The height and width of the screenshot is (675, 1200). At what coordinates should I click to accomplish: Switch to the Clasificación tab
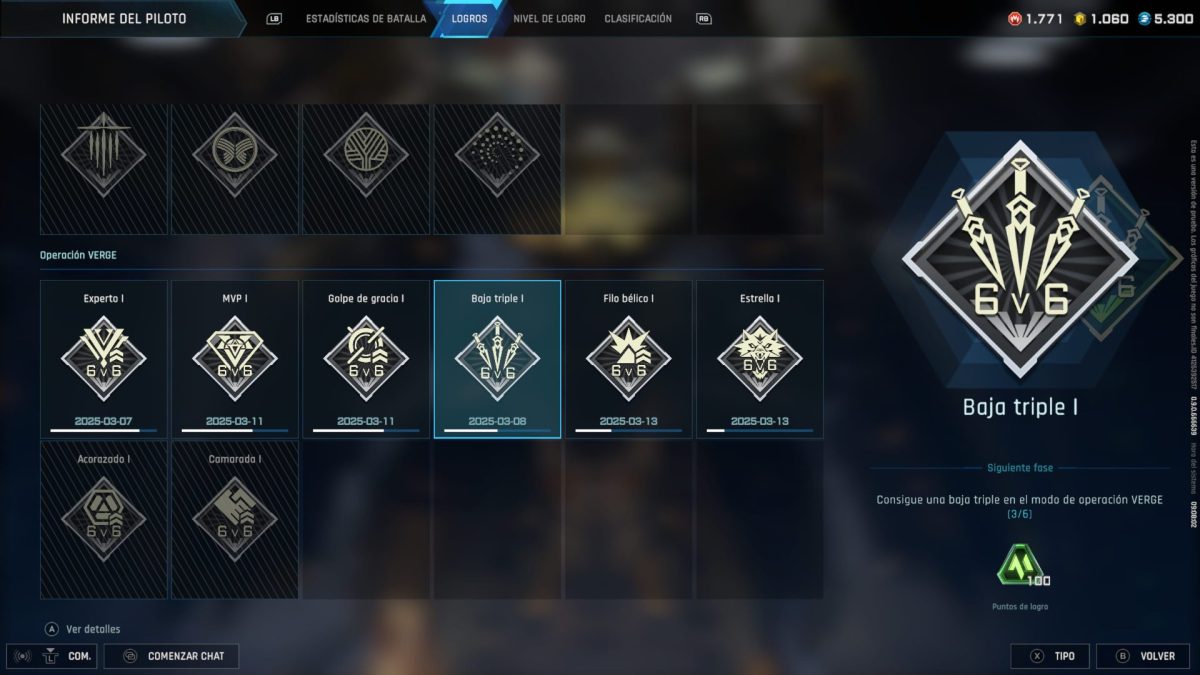click(638, 19)
